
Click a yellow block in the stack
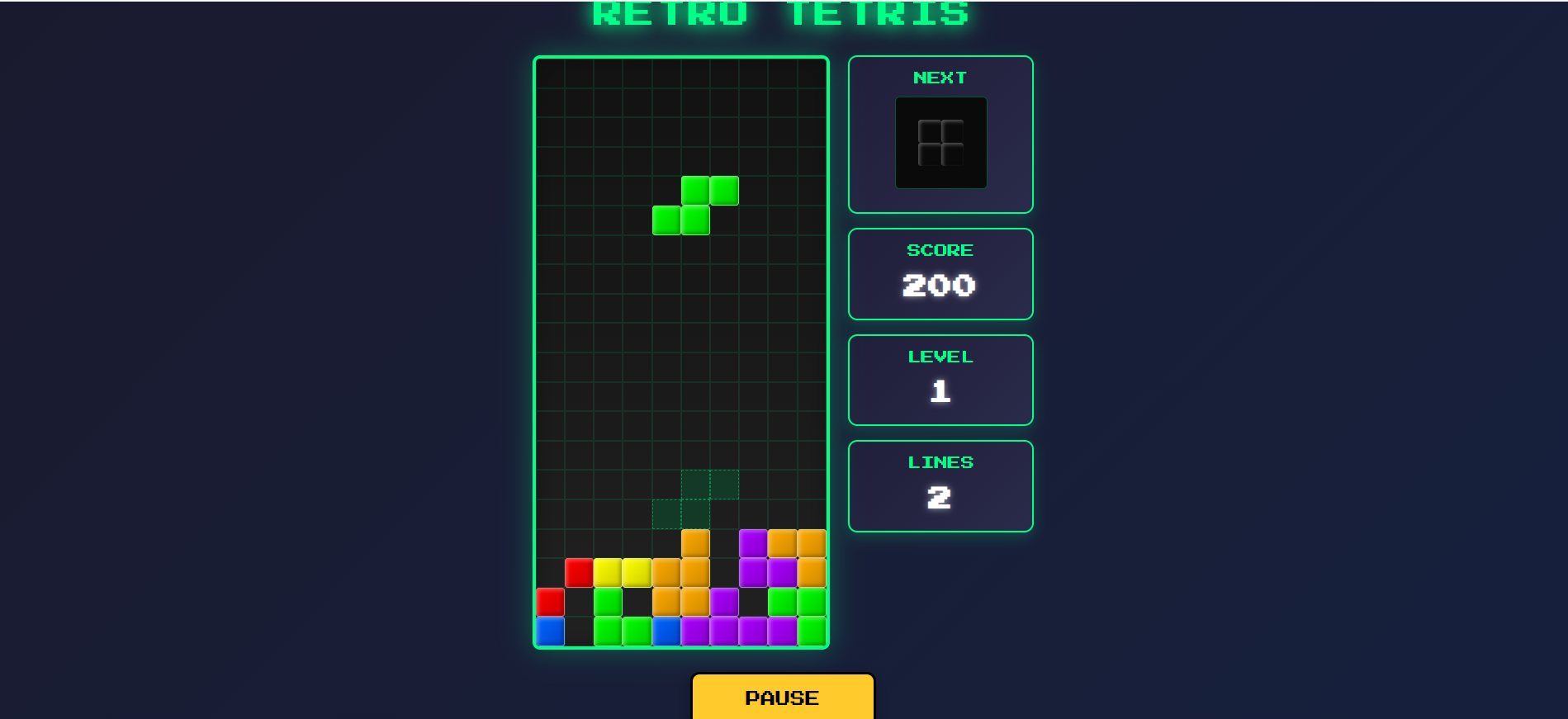609,571
